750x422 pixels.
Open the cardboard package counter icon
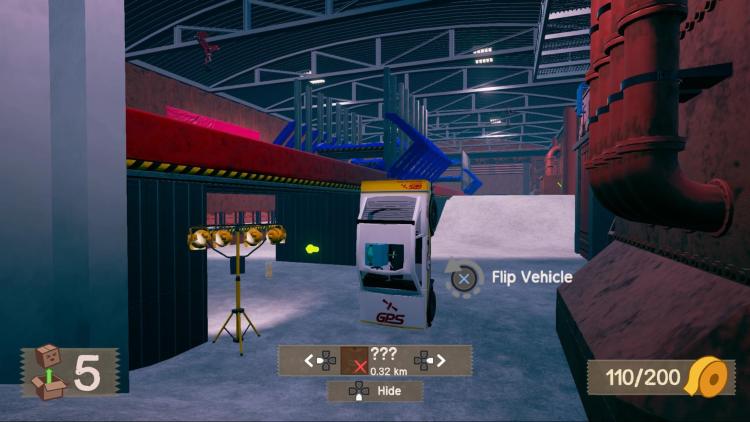47,371
